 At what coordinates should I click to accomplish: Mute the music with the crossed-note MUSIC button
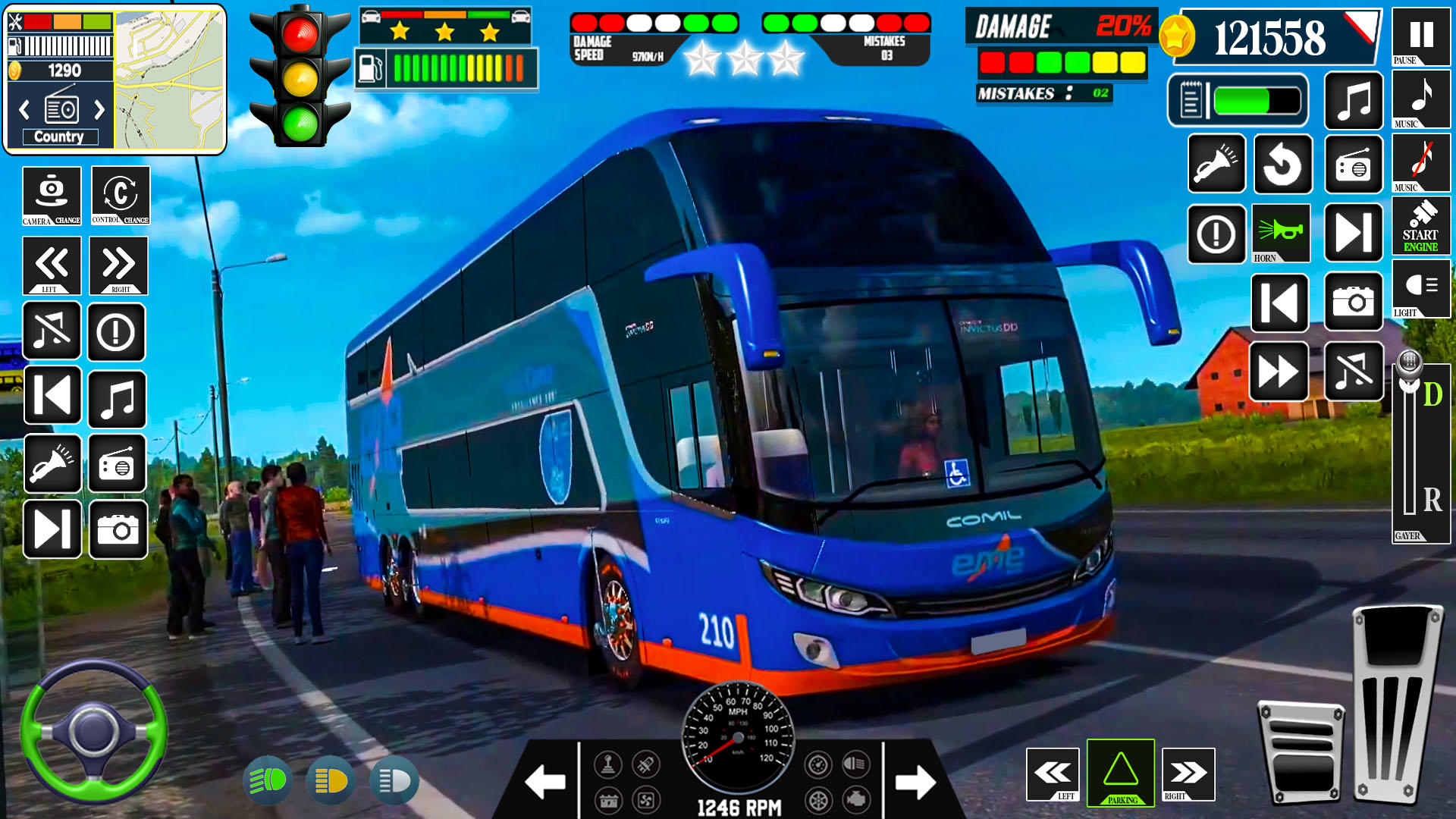point(1421,165)
